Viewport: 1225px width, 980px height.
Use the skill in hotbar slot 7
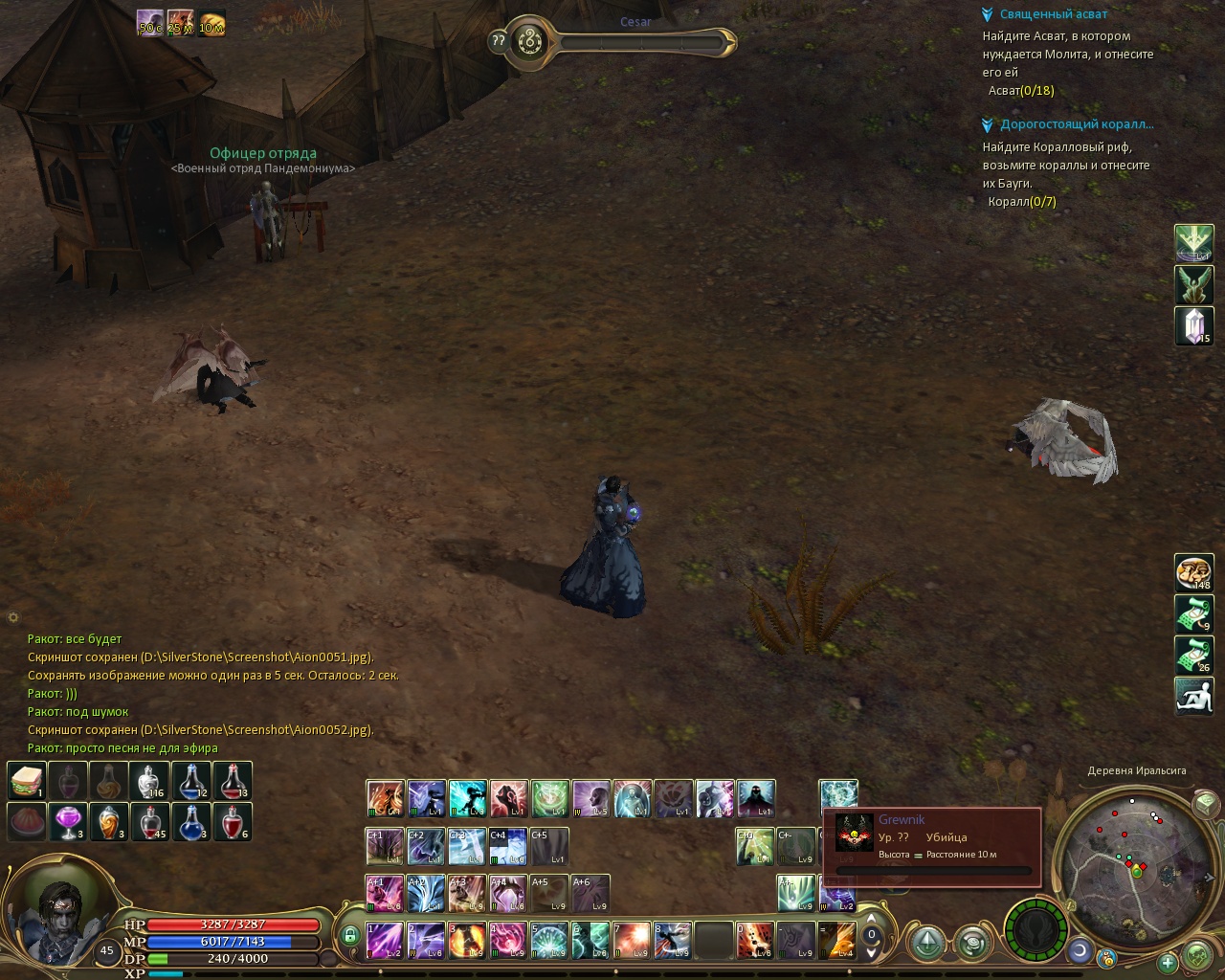click(632, 940)
